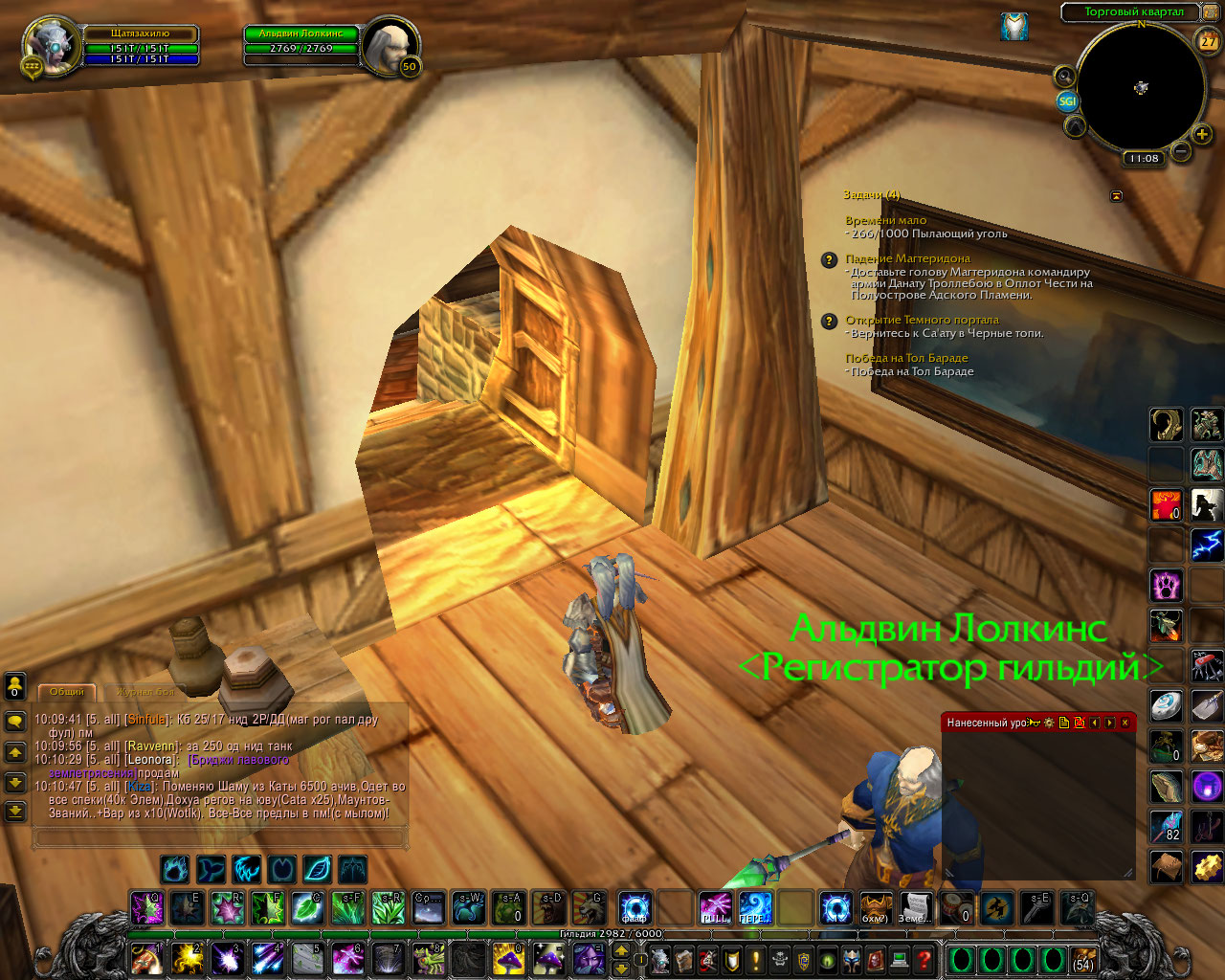Select the "Победа на Тол Бараде" quest title
The height and width of the screenshot is (980, 1225).
click(x=906, y=358)
